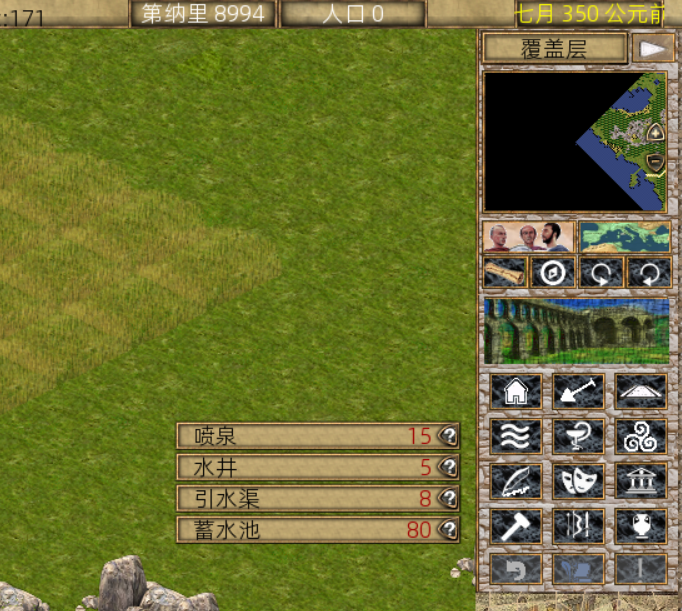682x611 pixels.
Task: Activate the clear land shovel tool
Action: 578,392
